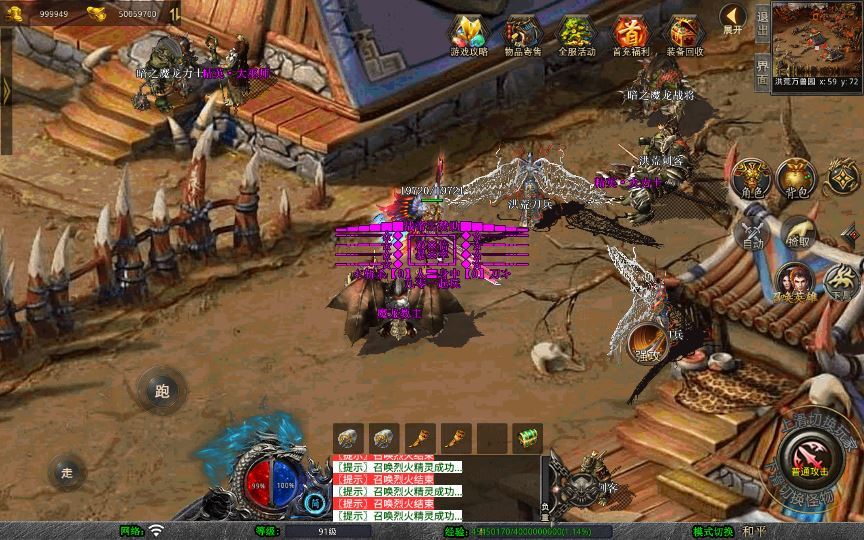Image resolution: width=864 pixels, height=540 pixels.
Task: Open the 全服活动 server events icon
Action: coord(576,34)
